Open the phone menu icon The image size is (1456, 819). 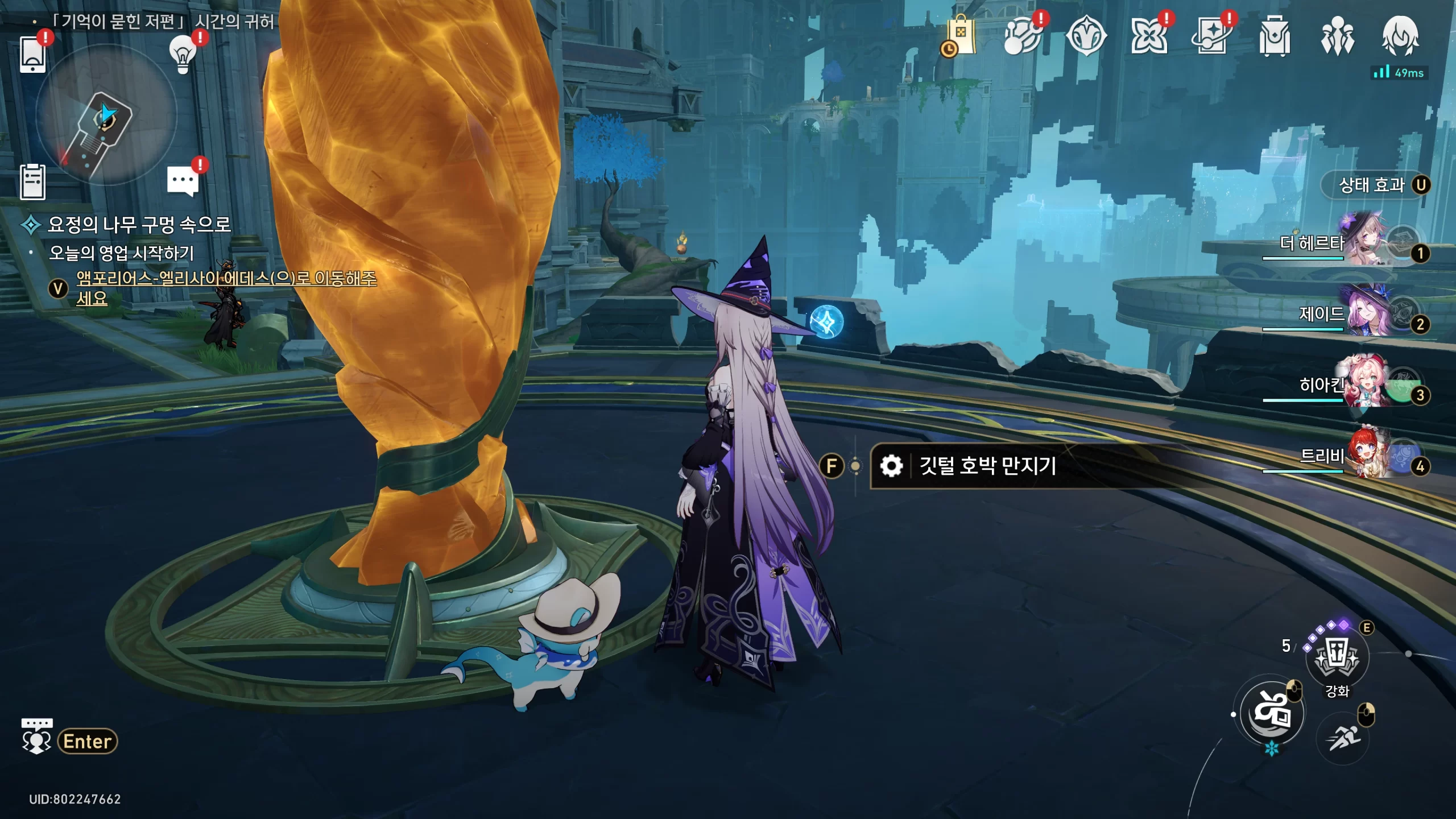tap(32, 55)
